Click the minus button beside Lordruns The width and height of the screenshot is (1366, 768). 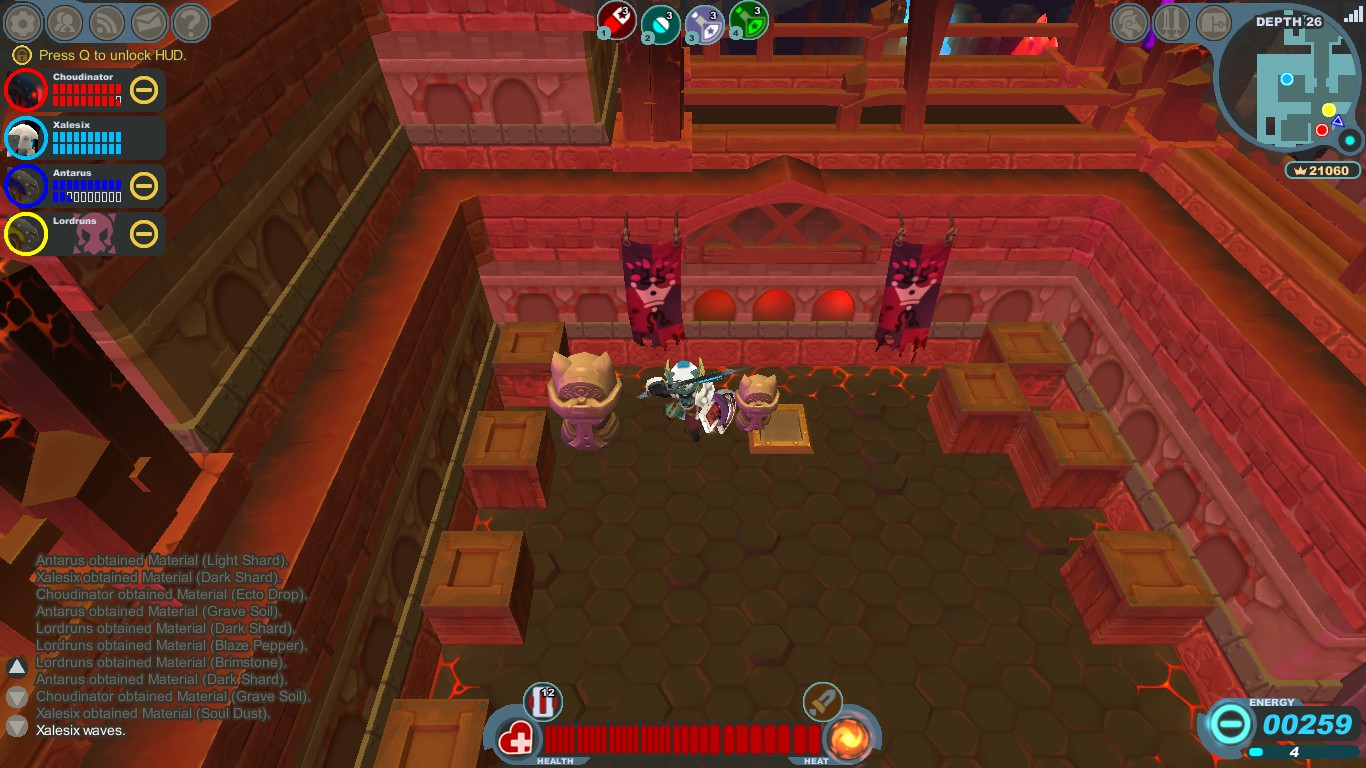coord(144,234)
